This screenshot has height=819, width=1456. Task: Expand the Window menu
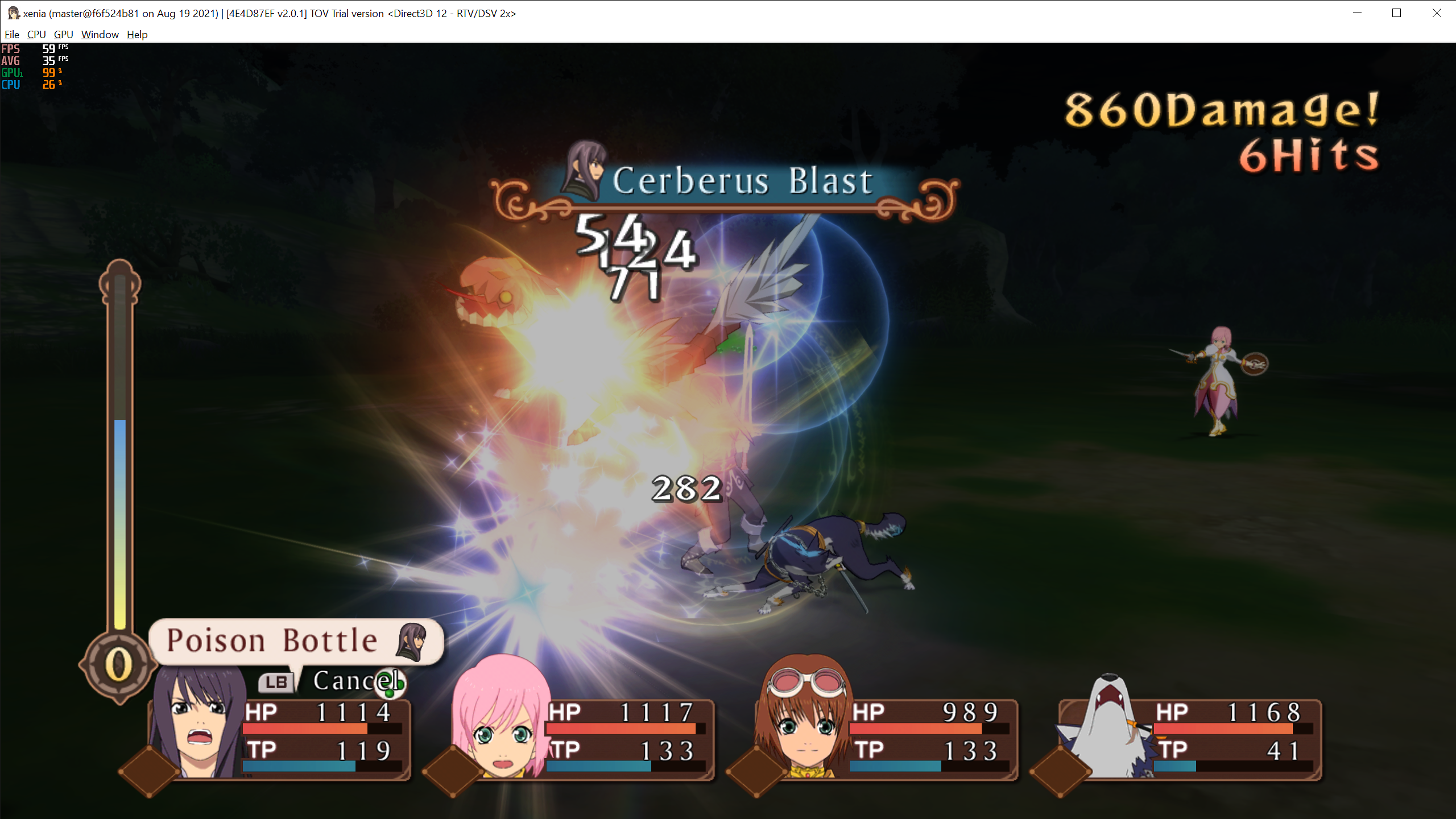click(x=100, y=34)
